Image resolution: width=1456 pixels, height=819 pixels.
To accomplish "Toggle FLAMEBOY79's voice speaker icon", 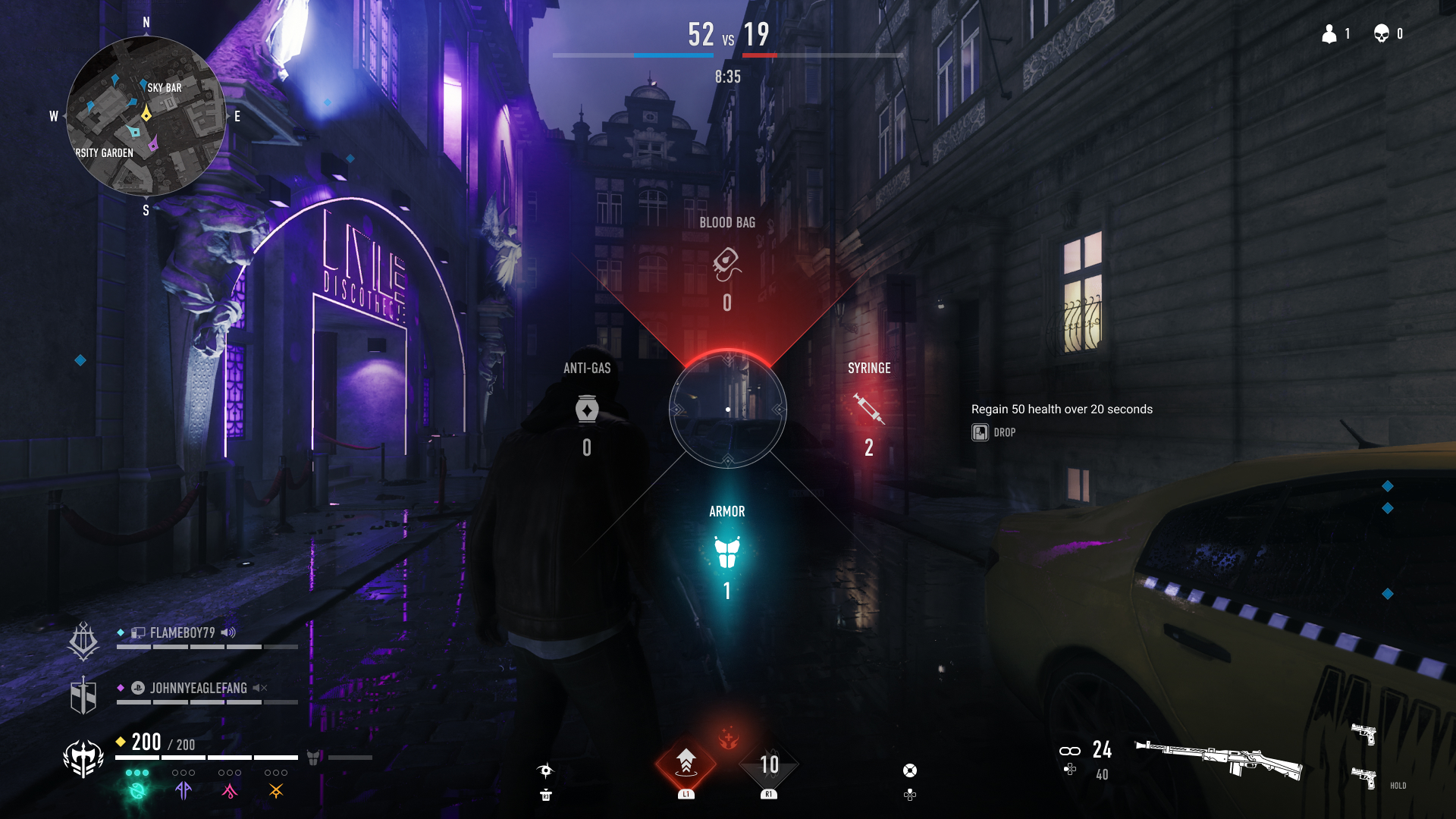I will pyautogui.click(x=228, y=632).
